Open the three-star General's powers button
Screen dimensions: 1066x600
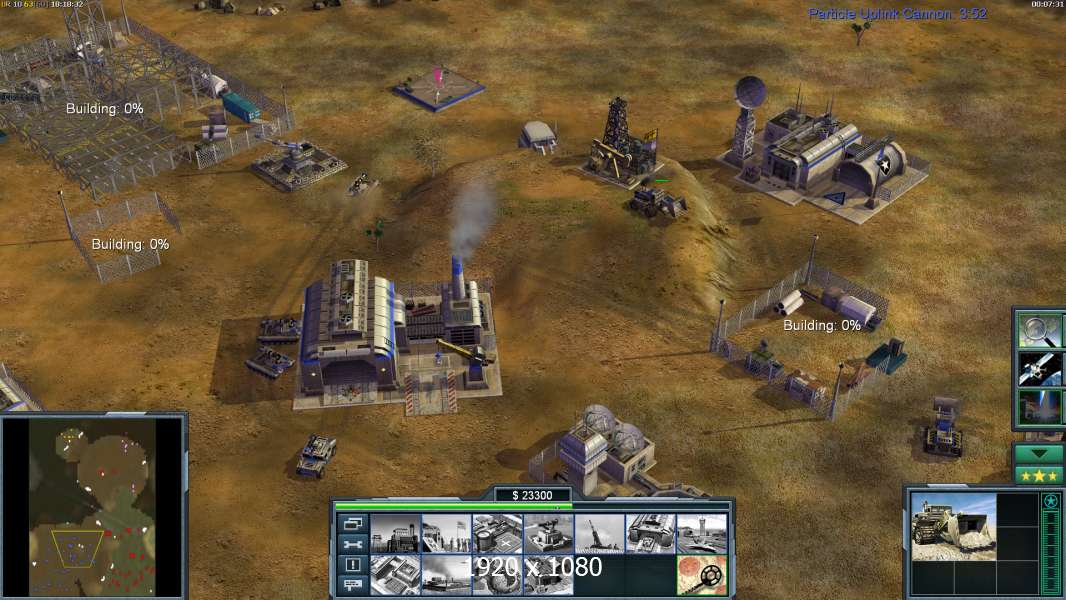[1039, 474]
